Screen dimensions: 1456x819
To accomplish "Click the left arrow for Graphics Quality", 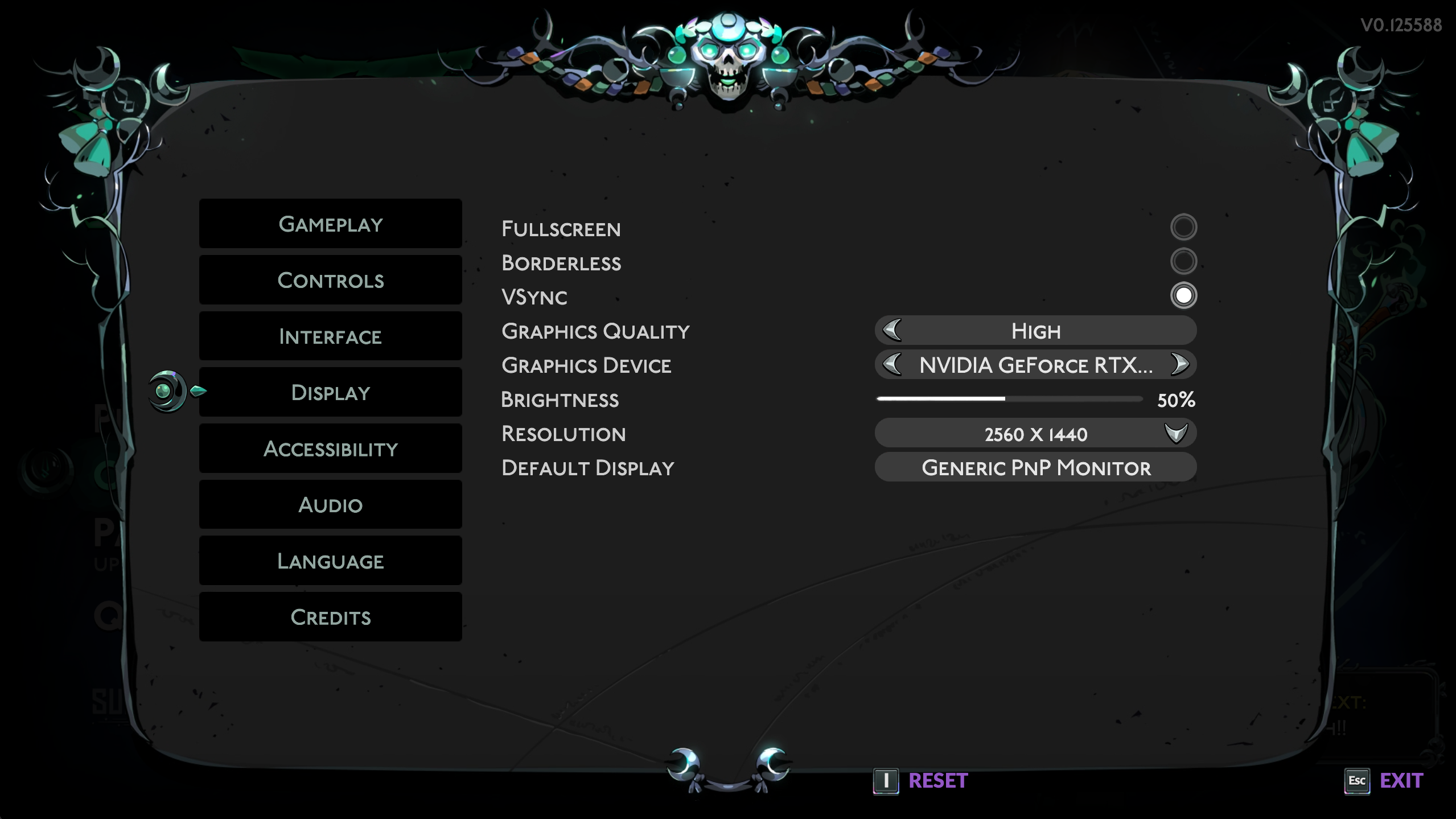I will (892, 330).
